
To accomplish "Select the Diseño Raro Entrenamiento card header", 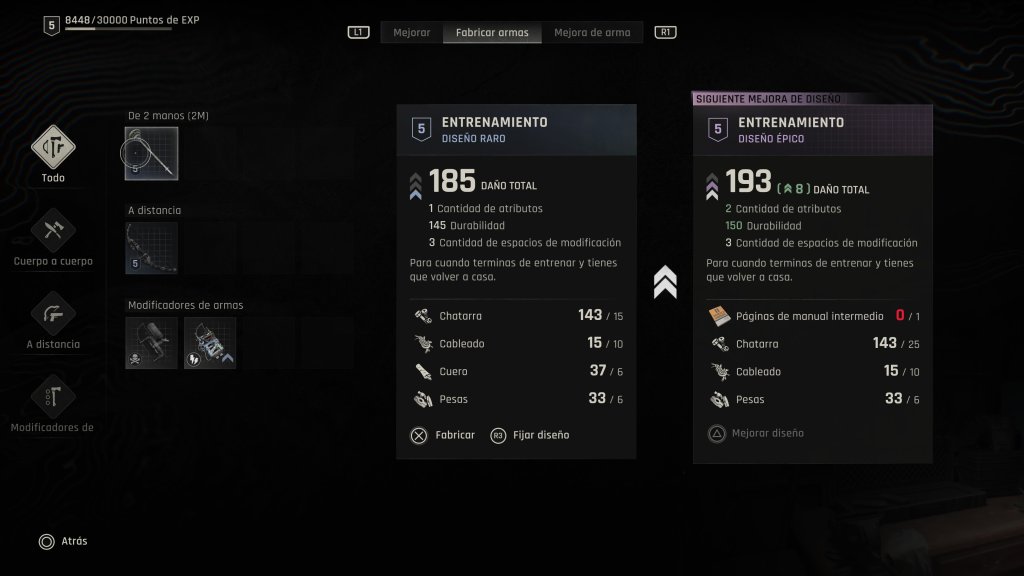I will [x=516, y=130].
